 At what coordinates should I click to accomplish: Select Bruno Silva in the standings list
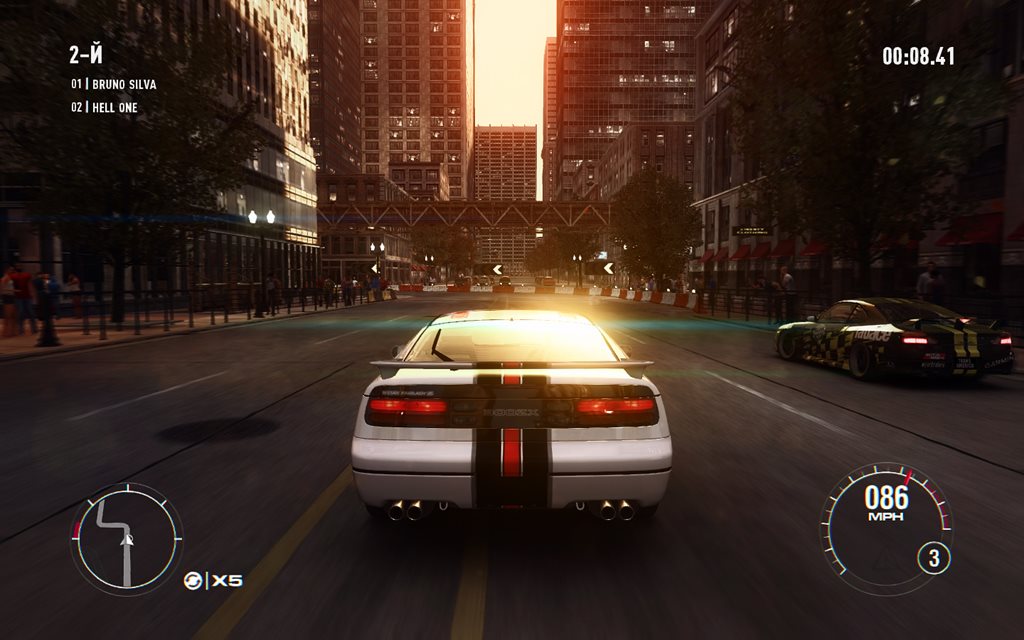point(123,84)
